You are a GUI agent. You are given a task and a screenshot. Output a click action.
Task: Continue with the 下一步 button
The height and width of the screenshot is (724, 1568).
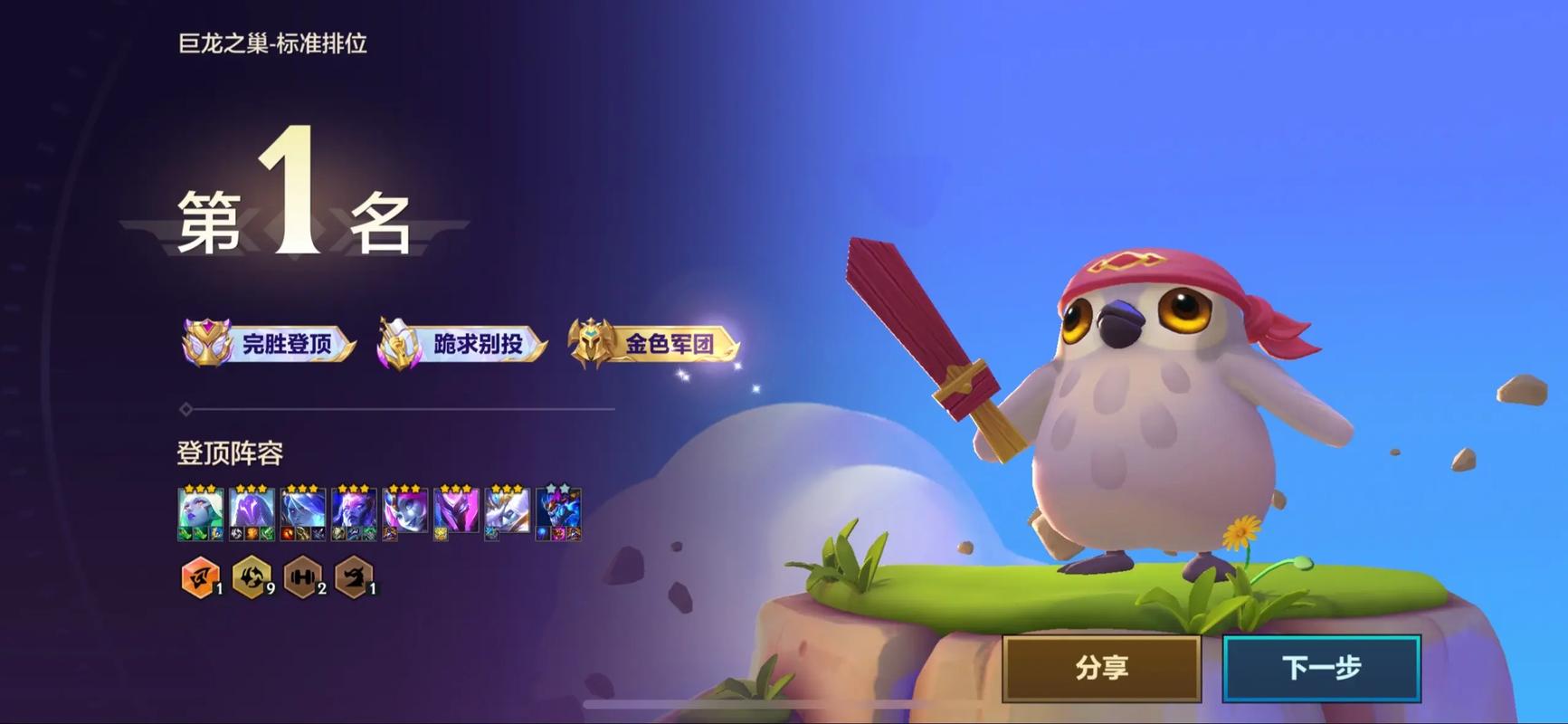1321,668
